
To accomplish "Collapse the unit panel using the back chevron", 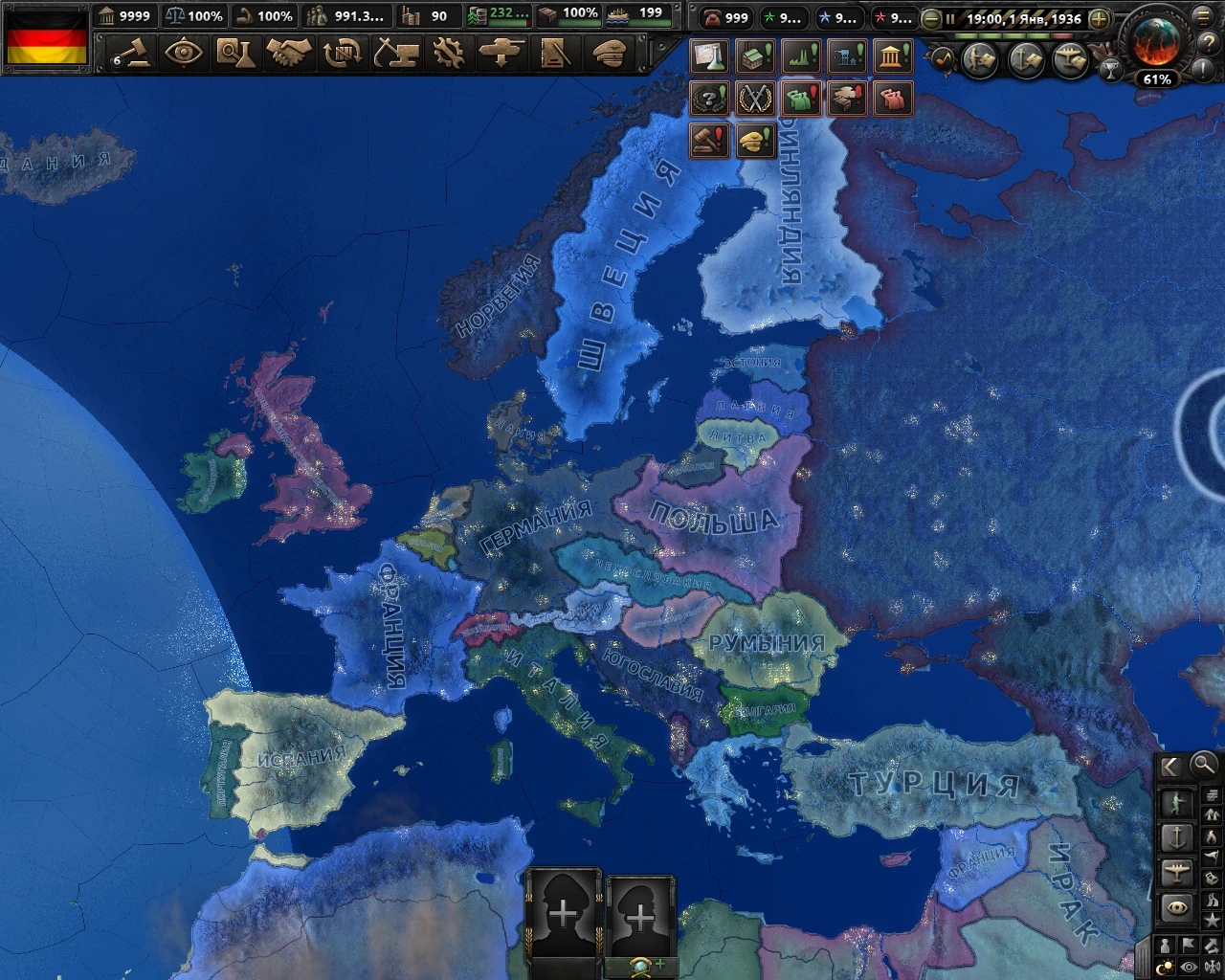I will point(1171,767).
